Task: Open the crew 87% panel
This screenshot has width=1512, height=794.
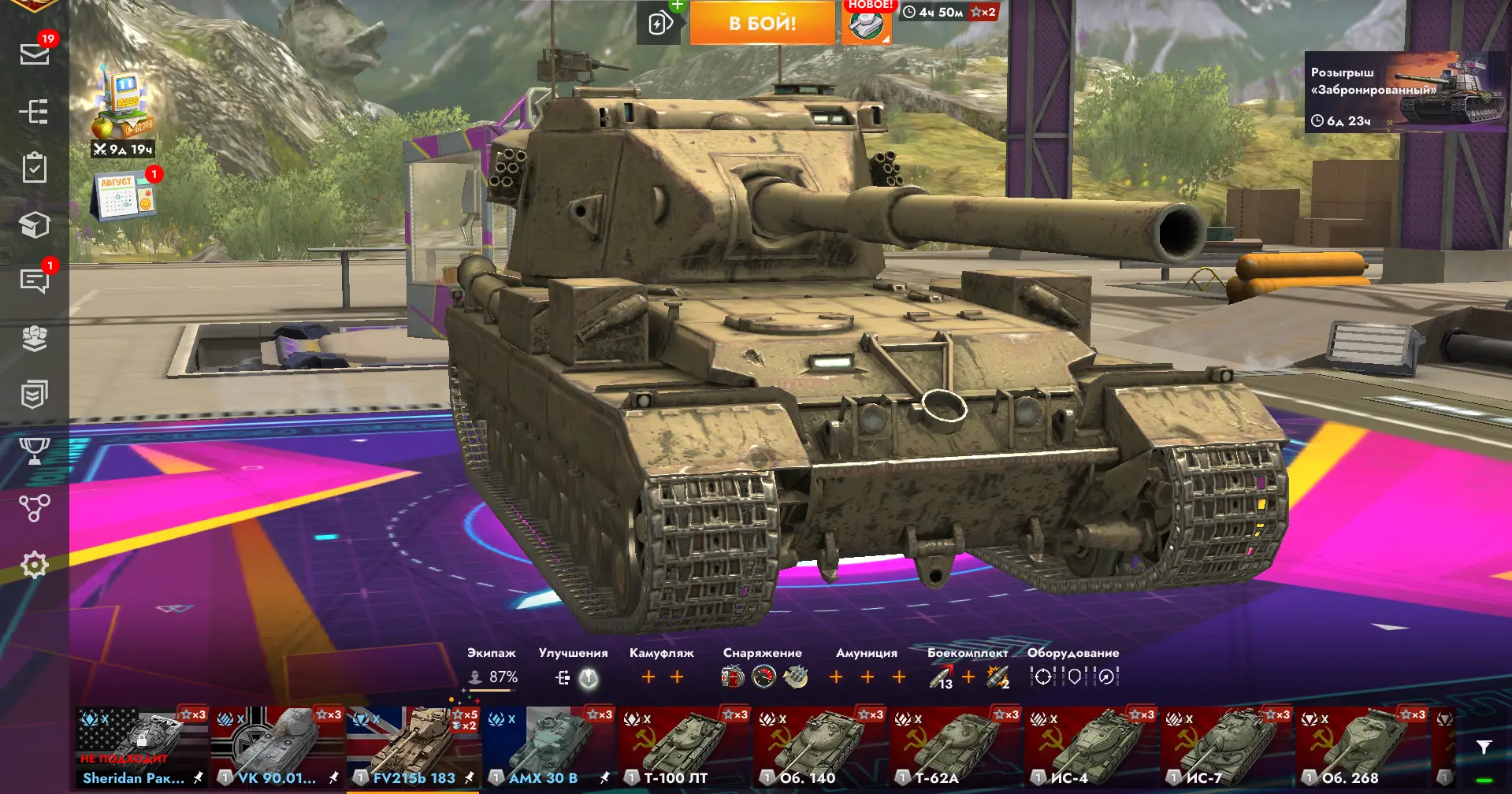Action: pos(492,677)
